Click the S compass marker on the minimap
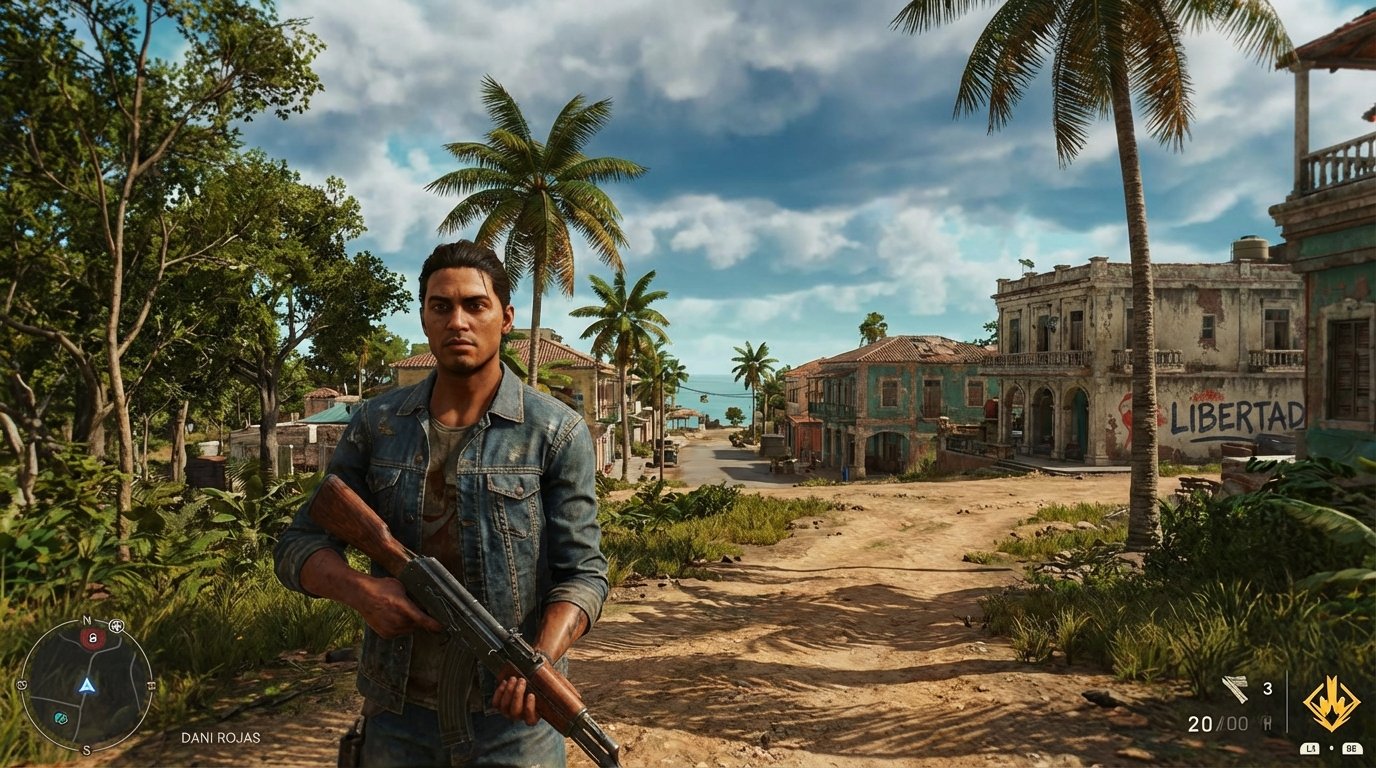 [86, 750]
